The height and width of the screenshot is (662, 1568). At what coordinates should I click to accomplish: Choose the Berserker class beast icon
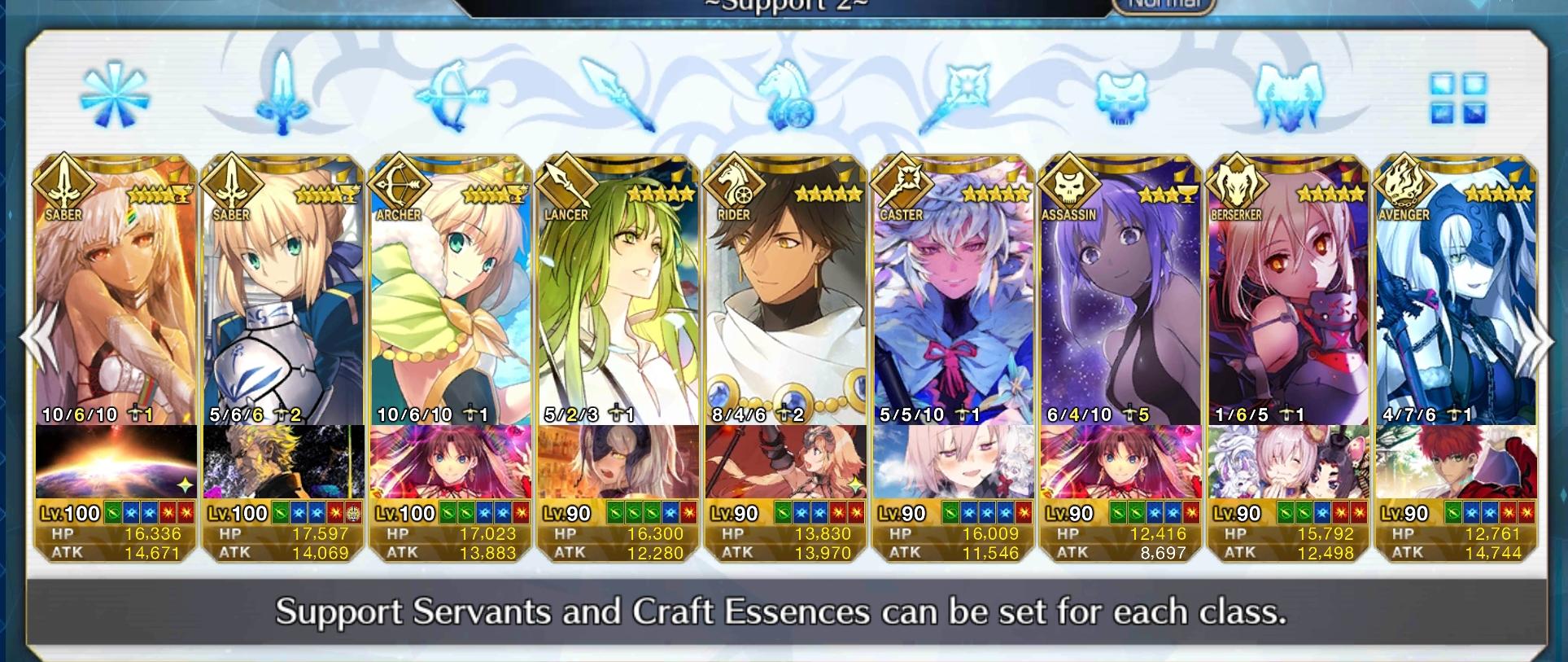[1289, 96]
